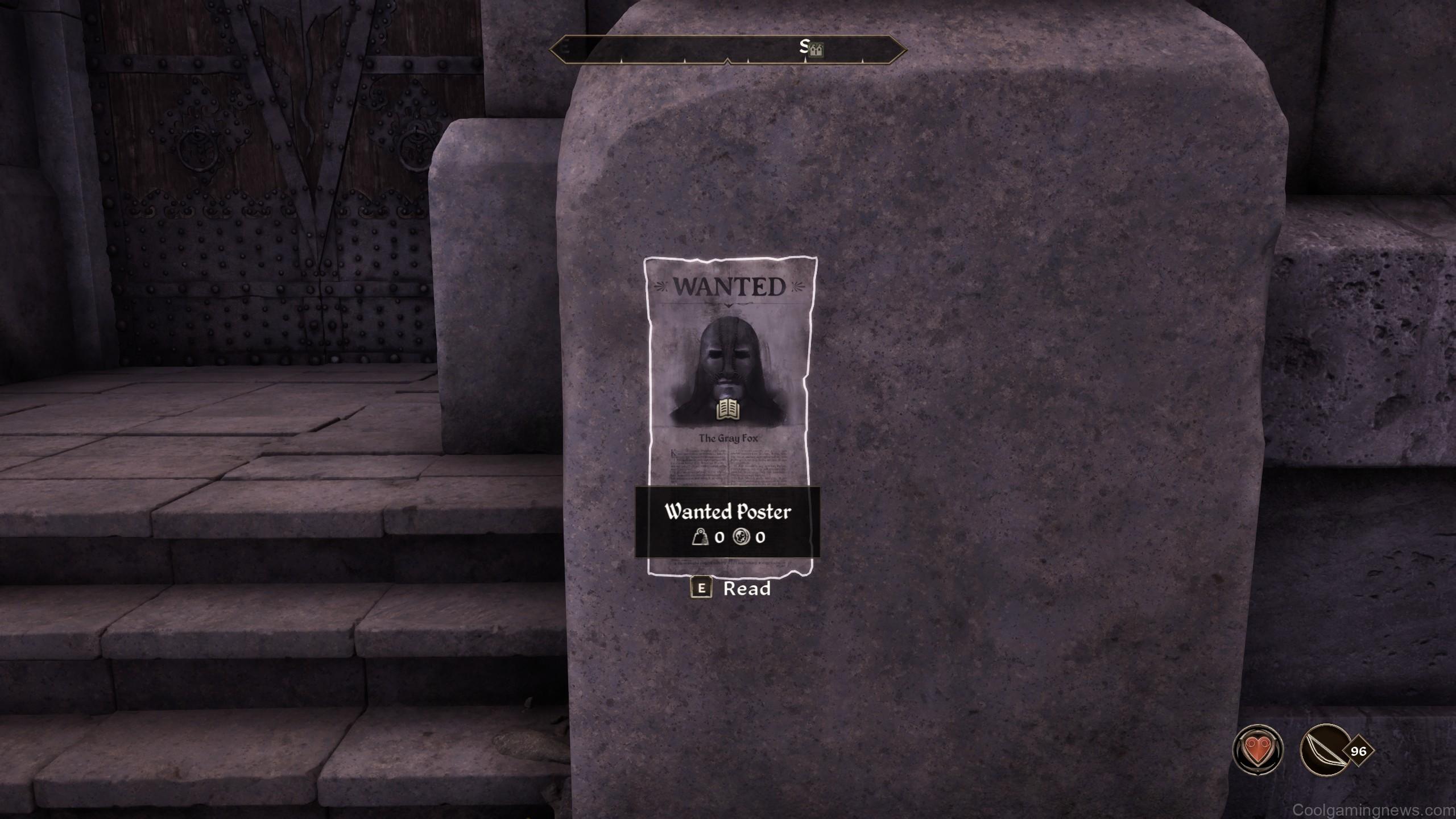
Task: Click the settlement marker on the compass
Action: coord(817,50)
